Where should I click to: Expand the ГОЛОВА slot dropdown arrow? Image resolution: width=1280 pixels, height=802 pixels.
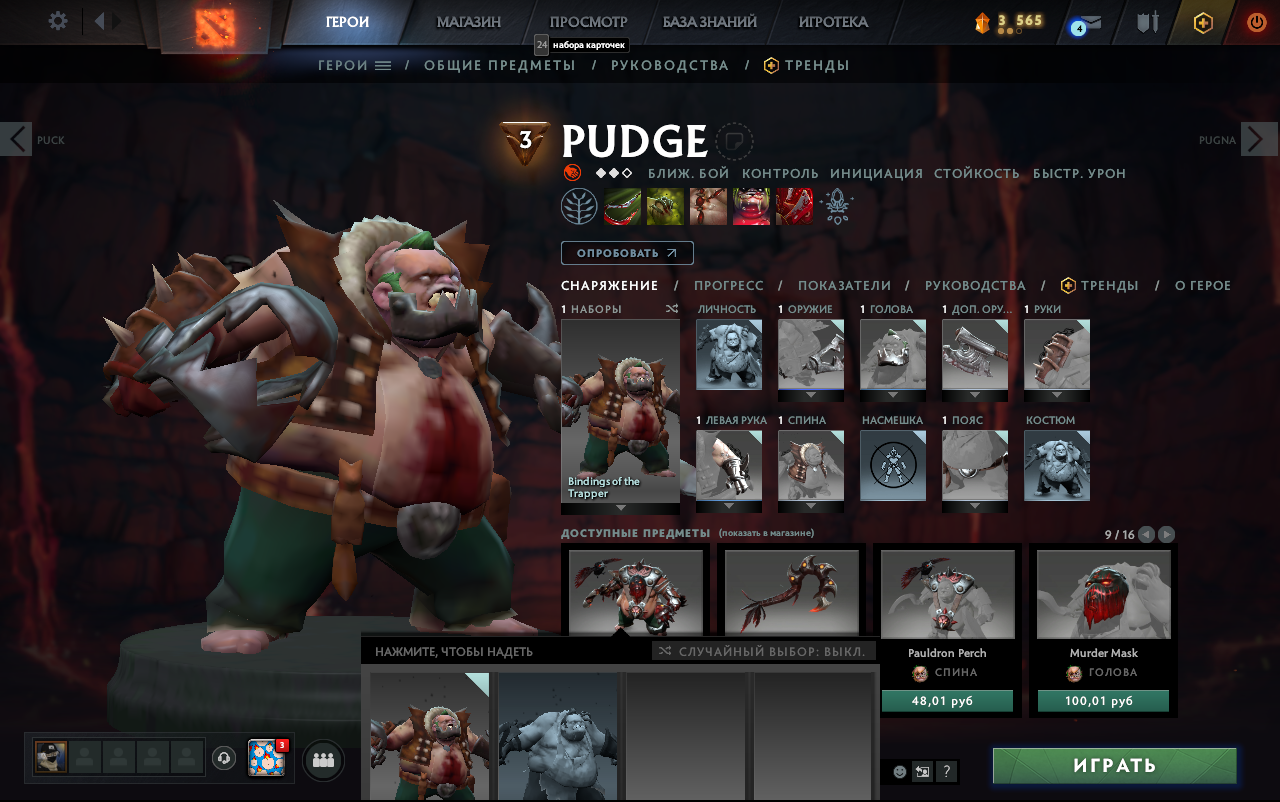click(x=892, y=394)
